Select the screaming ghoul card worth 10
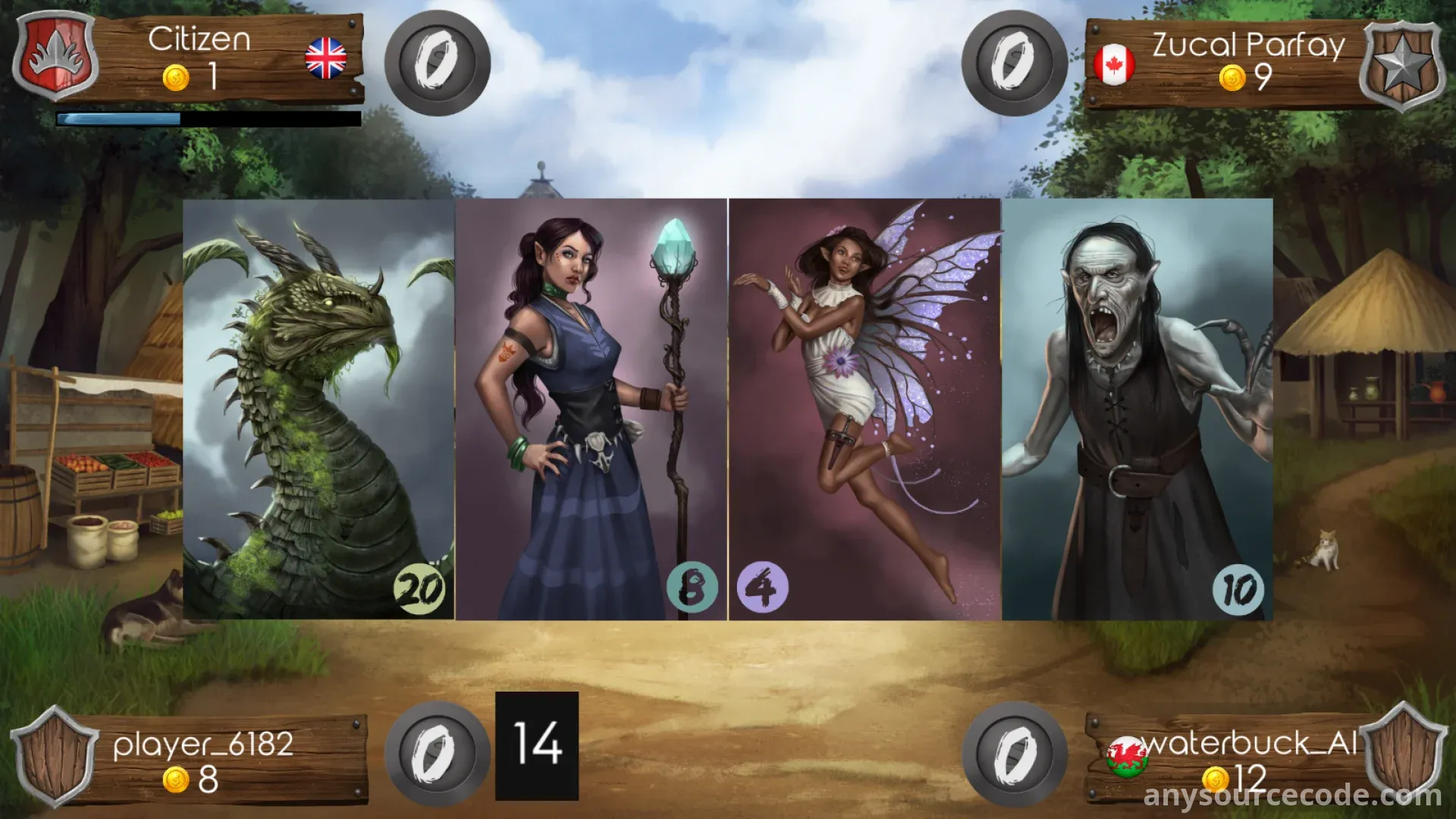Screen dimensions: 1456x819 [x=1137, y=409]
